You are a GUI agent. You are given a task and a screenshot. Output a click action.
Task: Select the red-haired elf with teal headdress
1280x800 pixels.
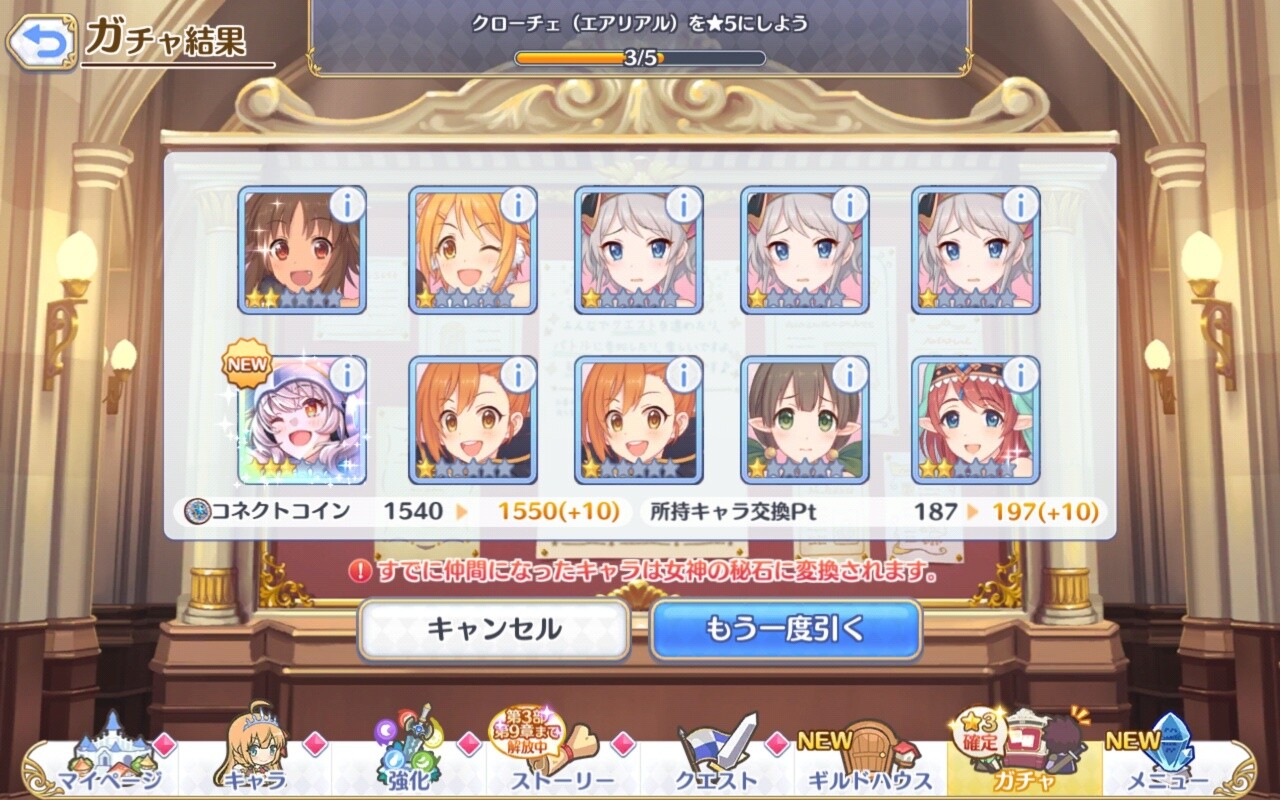coord(975,420)
